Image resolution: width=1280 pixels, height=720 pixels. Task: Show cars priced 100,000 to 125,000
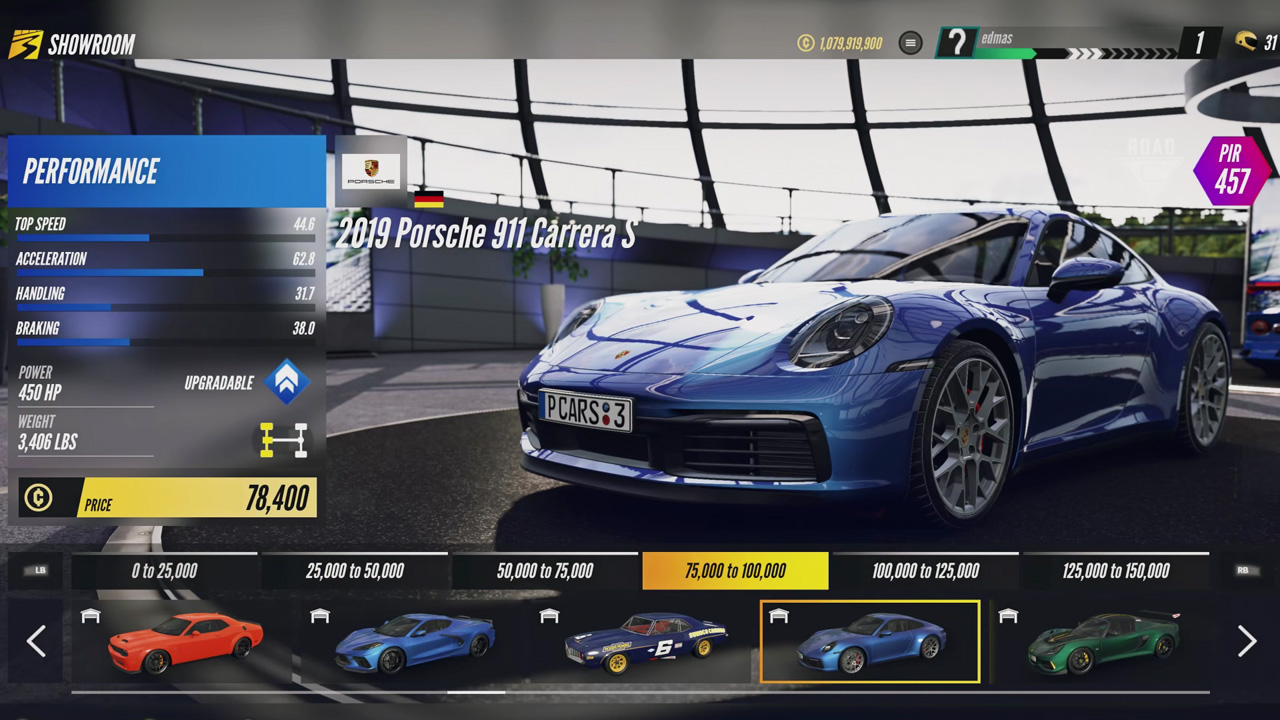pos(925,571)
